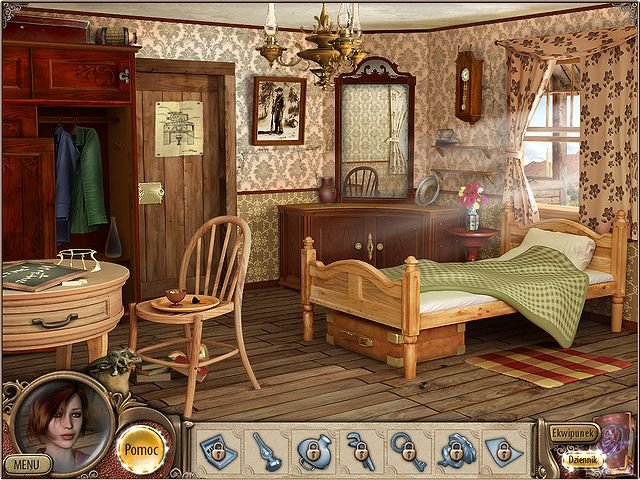Select the locked jug item slot
640x480 pixels.
tap(311, 450)
